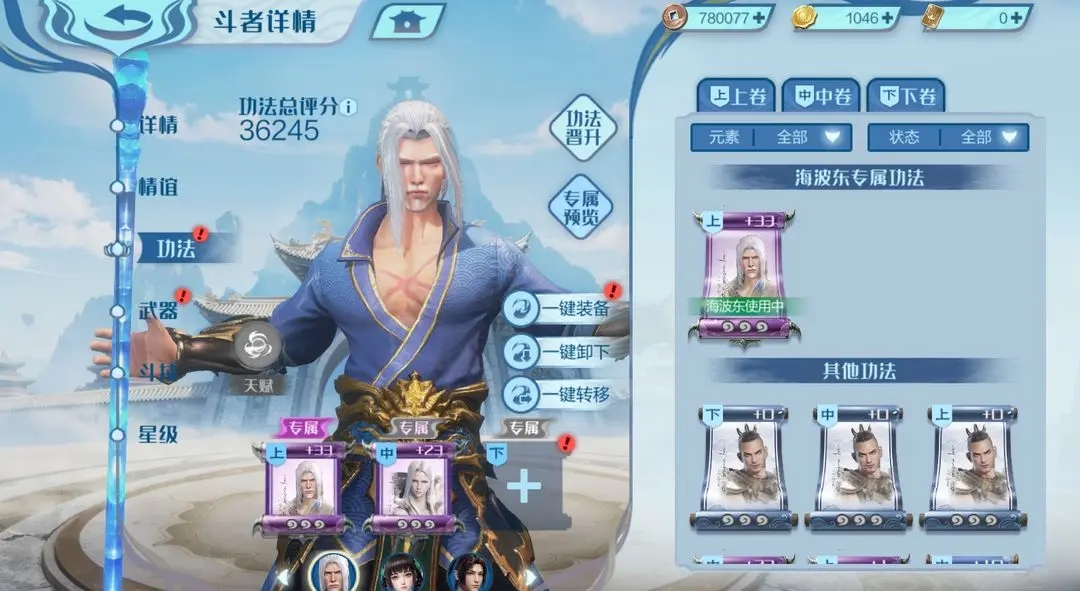Switch to the 情谊 section

tap(158, 186)
